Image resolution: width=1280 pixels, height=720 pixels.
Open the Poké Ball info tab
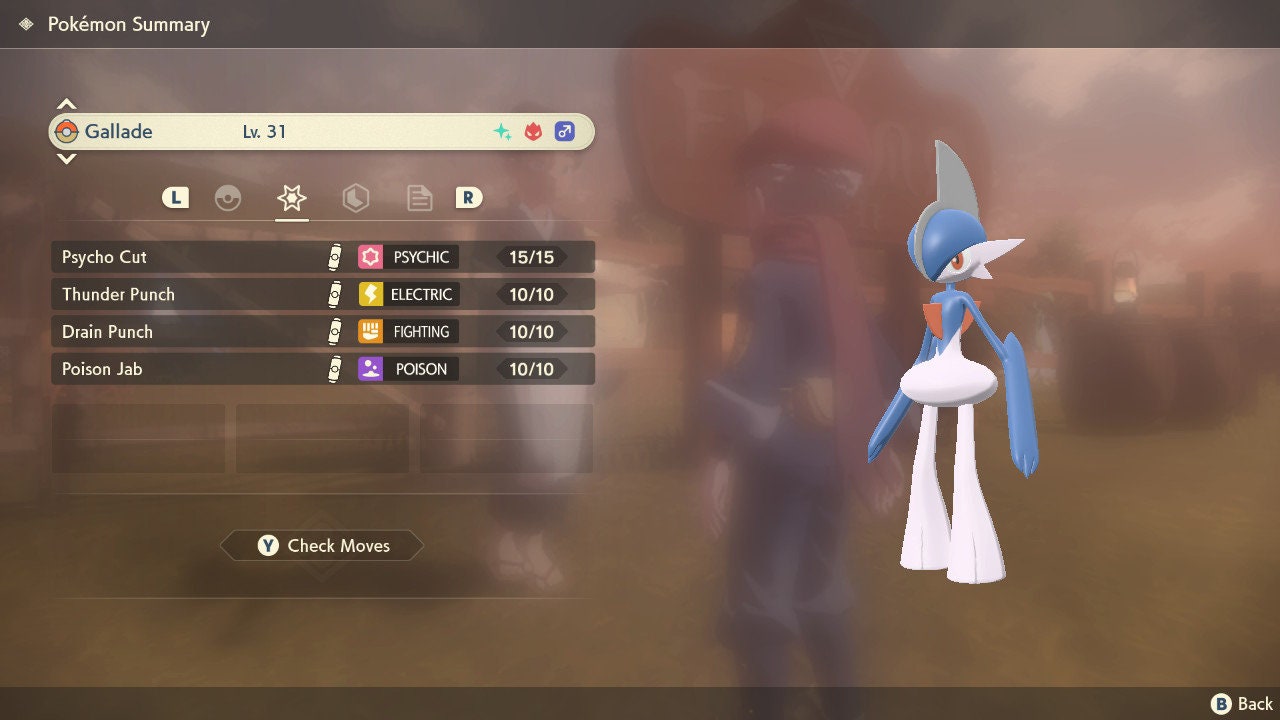tap(228, 198)
